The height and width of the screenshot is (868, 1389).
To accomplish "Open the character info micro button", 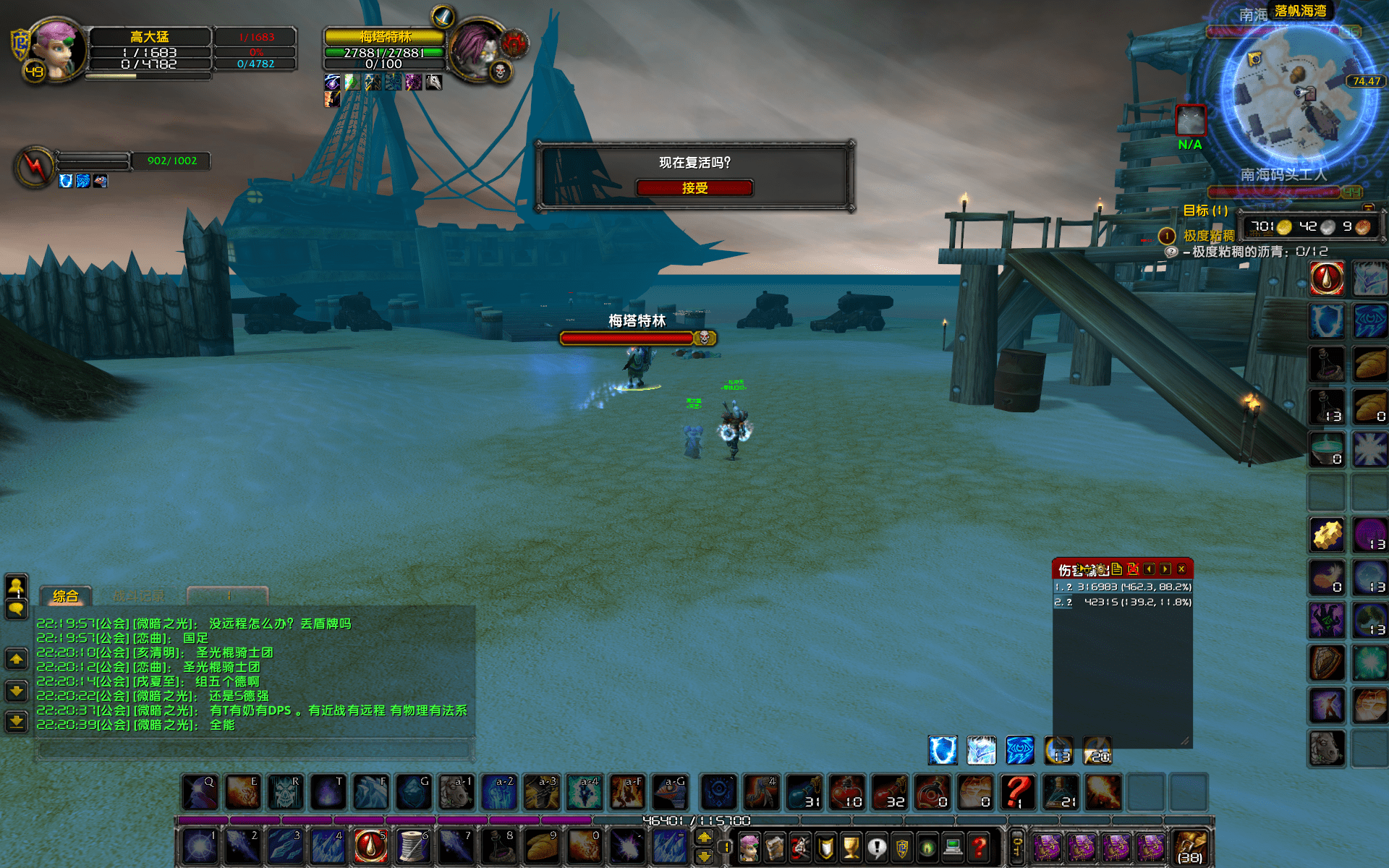I will [x=749, y=847].
